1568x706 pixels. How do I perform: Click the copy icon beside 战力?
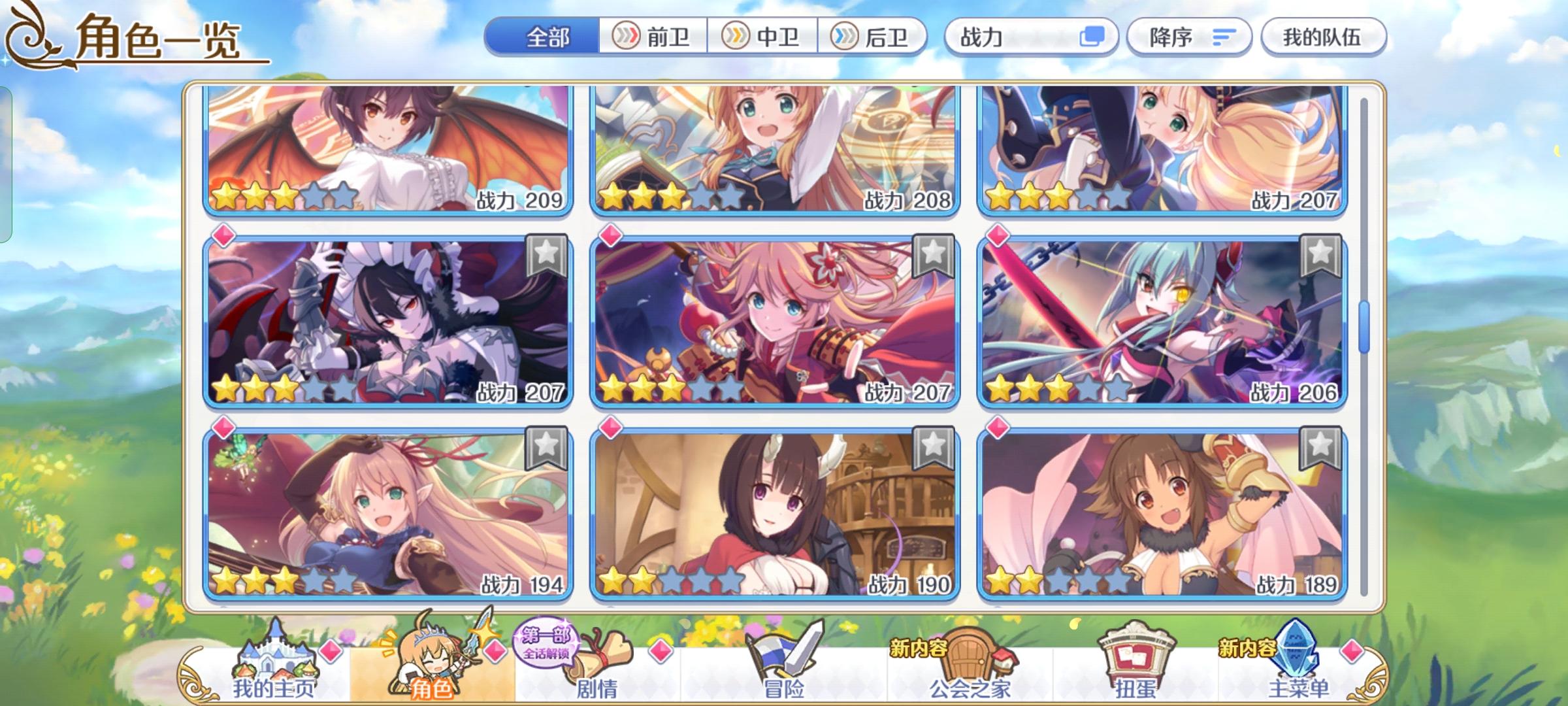(1092, 37)
